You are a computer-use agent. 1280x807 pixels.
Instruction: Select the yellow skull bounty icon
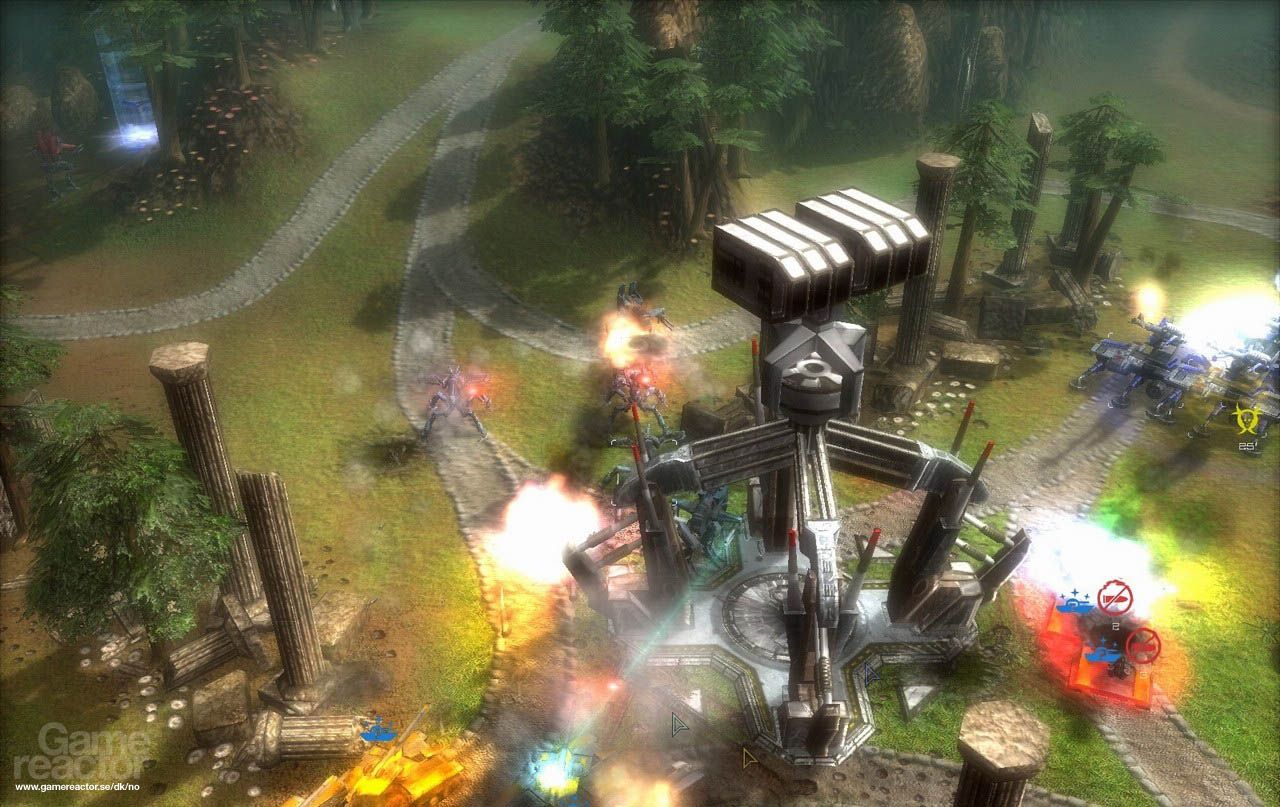1248,418
